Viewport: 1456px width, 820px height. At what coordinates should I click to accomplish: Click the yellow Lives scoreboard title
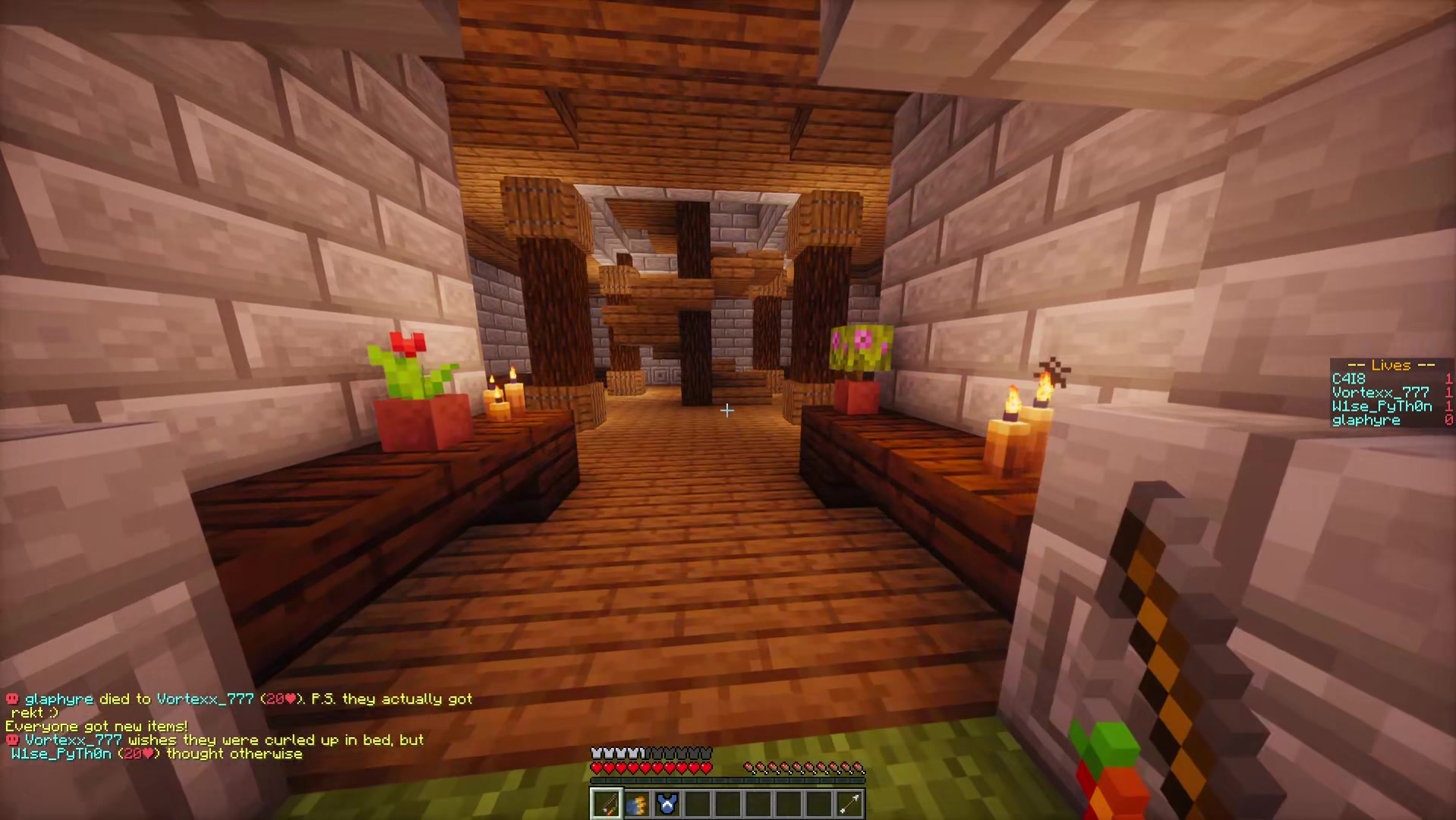point(1391,365)
